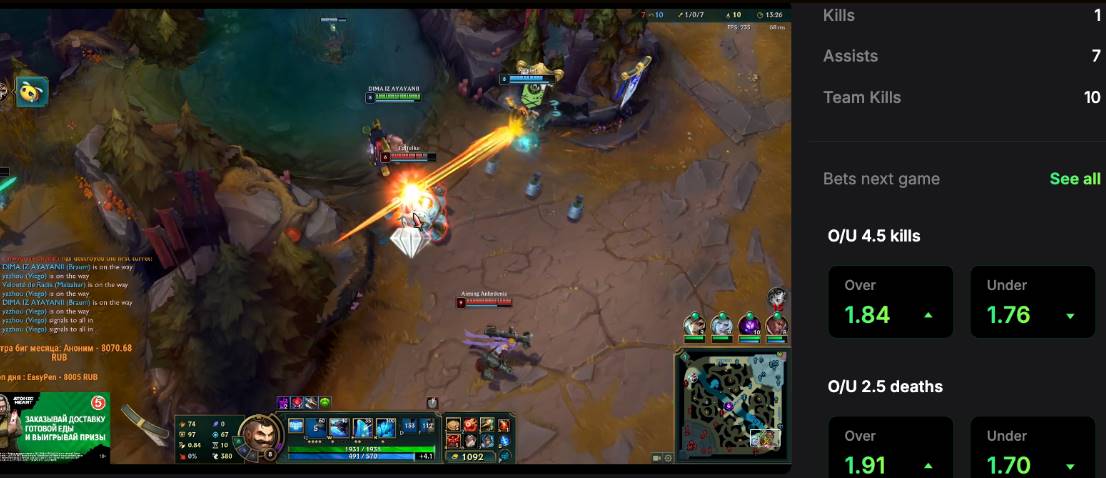Open "See all" bets for next game
The width and height of the screenshot is (1106, 478).
[x=1075, y=179]
